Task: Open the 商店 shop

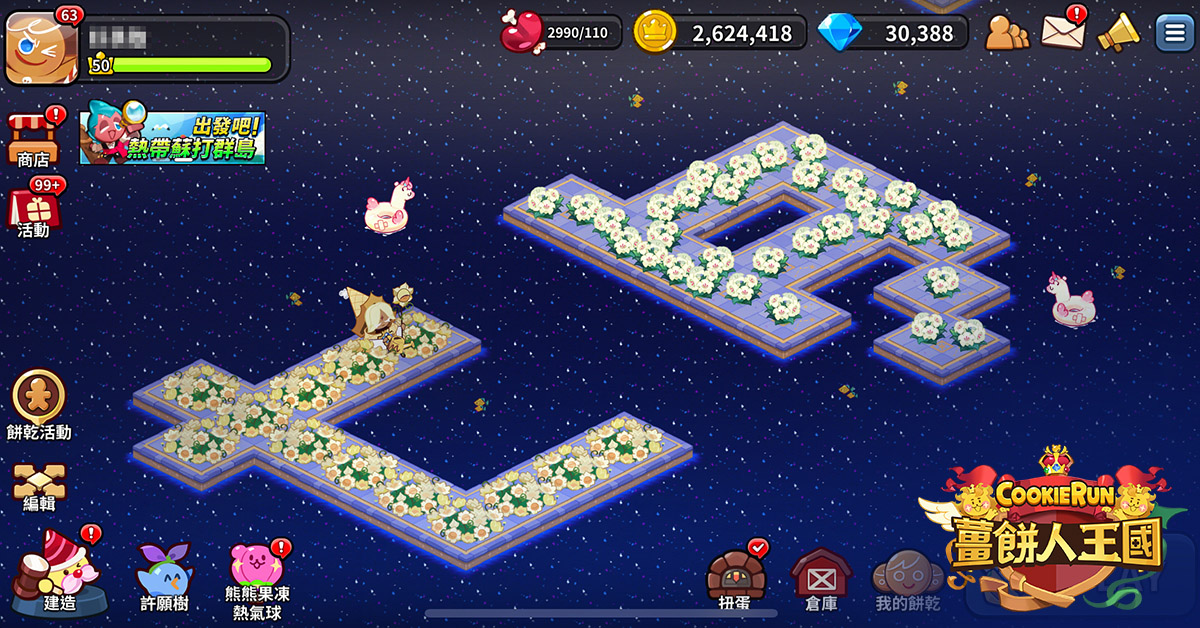Action: coord(33,137)
